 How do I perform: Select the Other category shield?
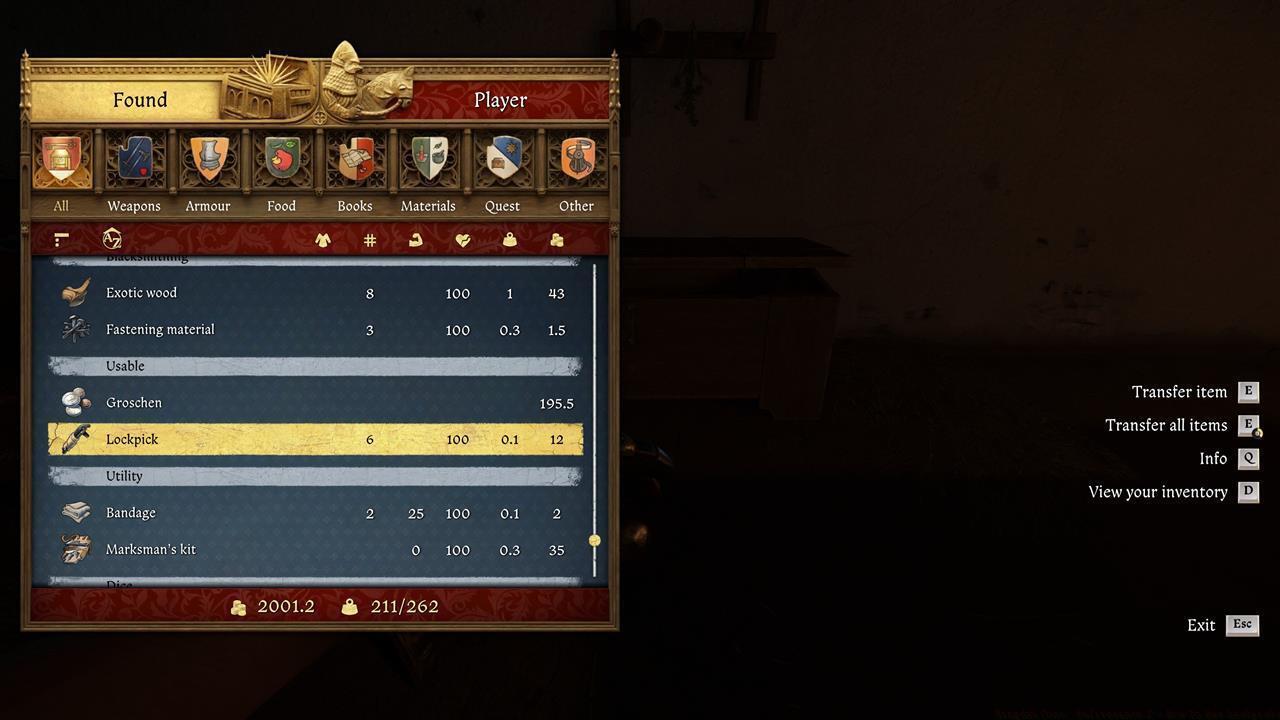(x=576, y=160)
